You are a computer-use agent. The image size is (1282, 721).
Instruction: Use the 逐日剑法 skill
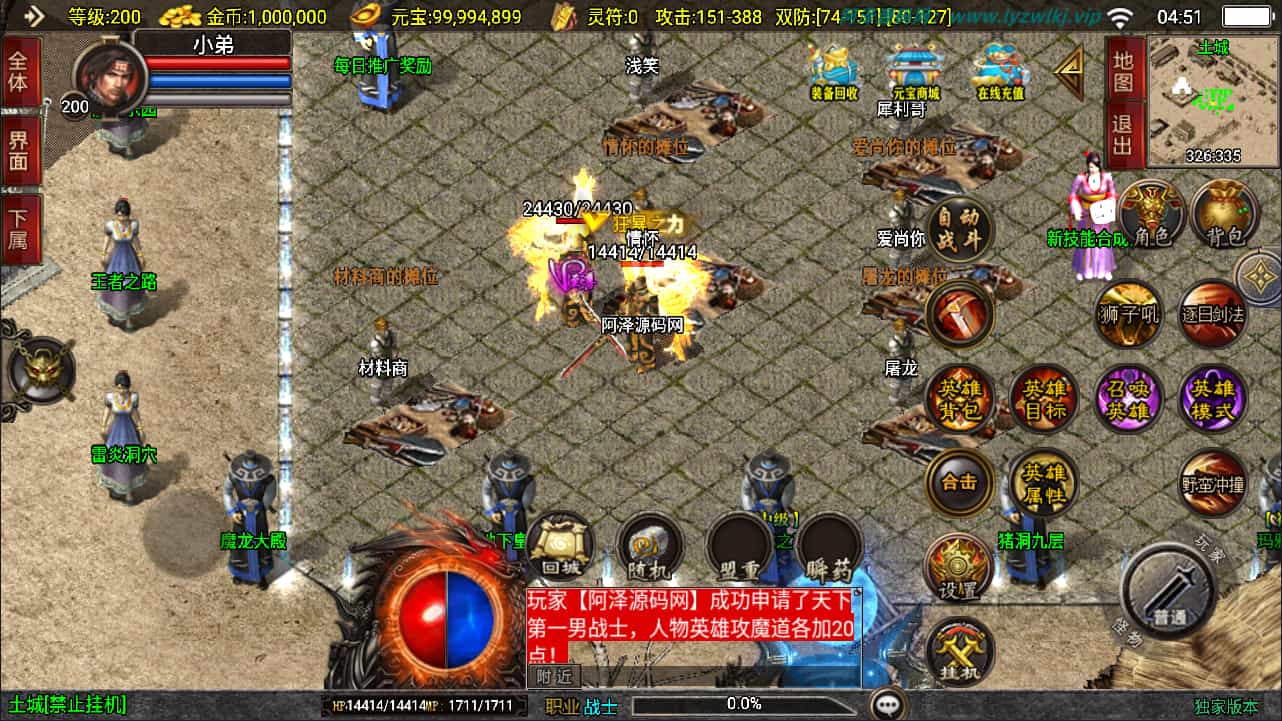pyautogui.click(x=1213, y=315)
